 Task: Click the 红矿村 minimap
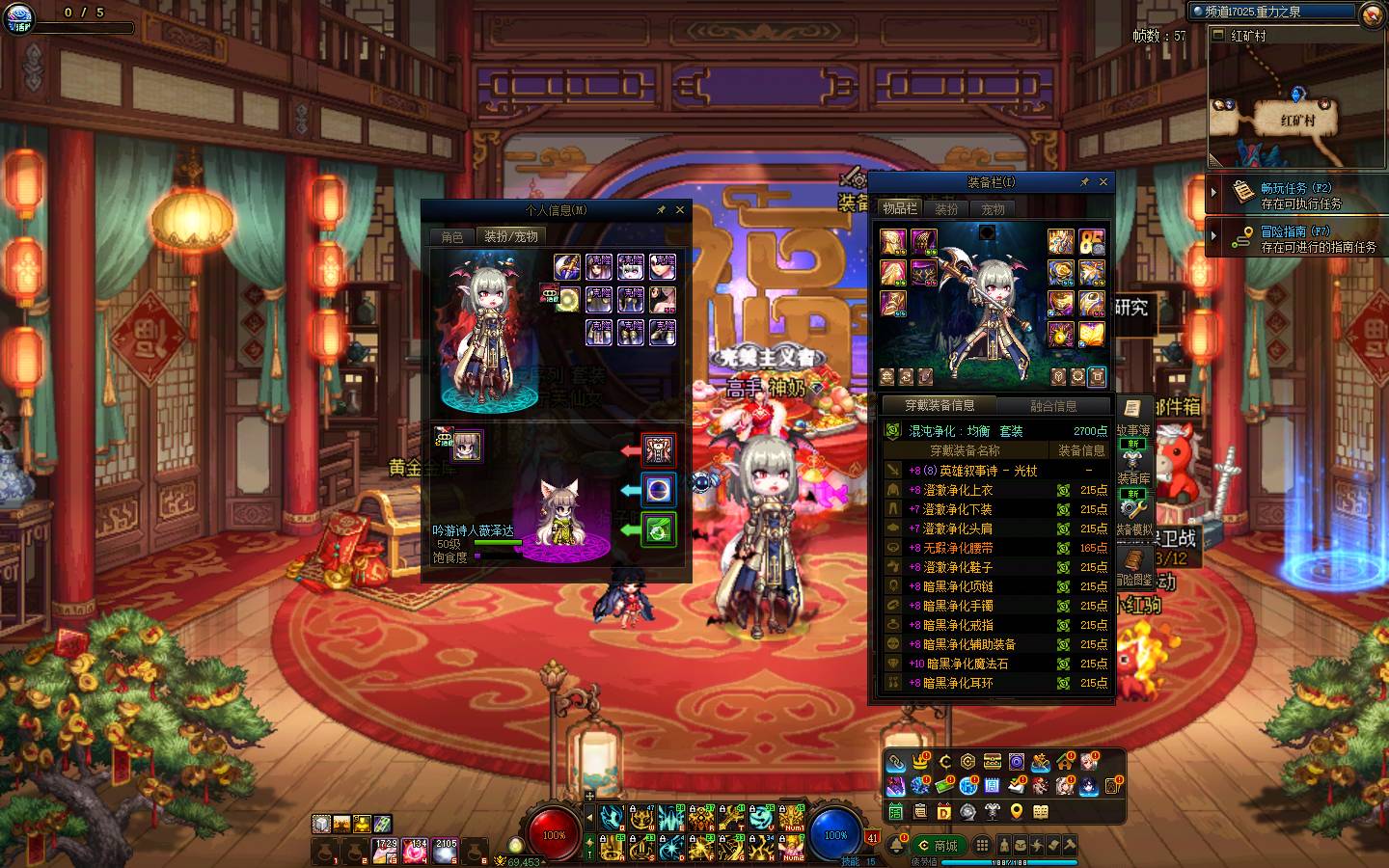(x=1297, y=106)
